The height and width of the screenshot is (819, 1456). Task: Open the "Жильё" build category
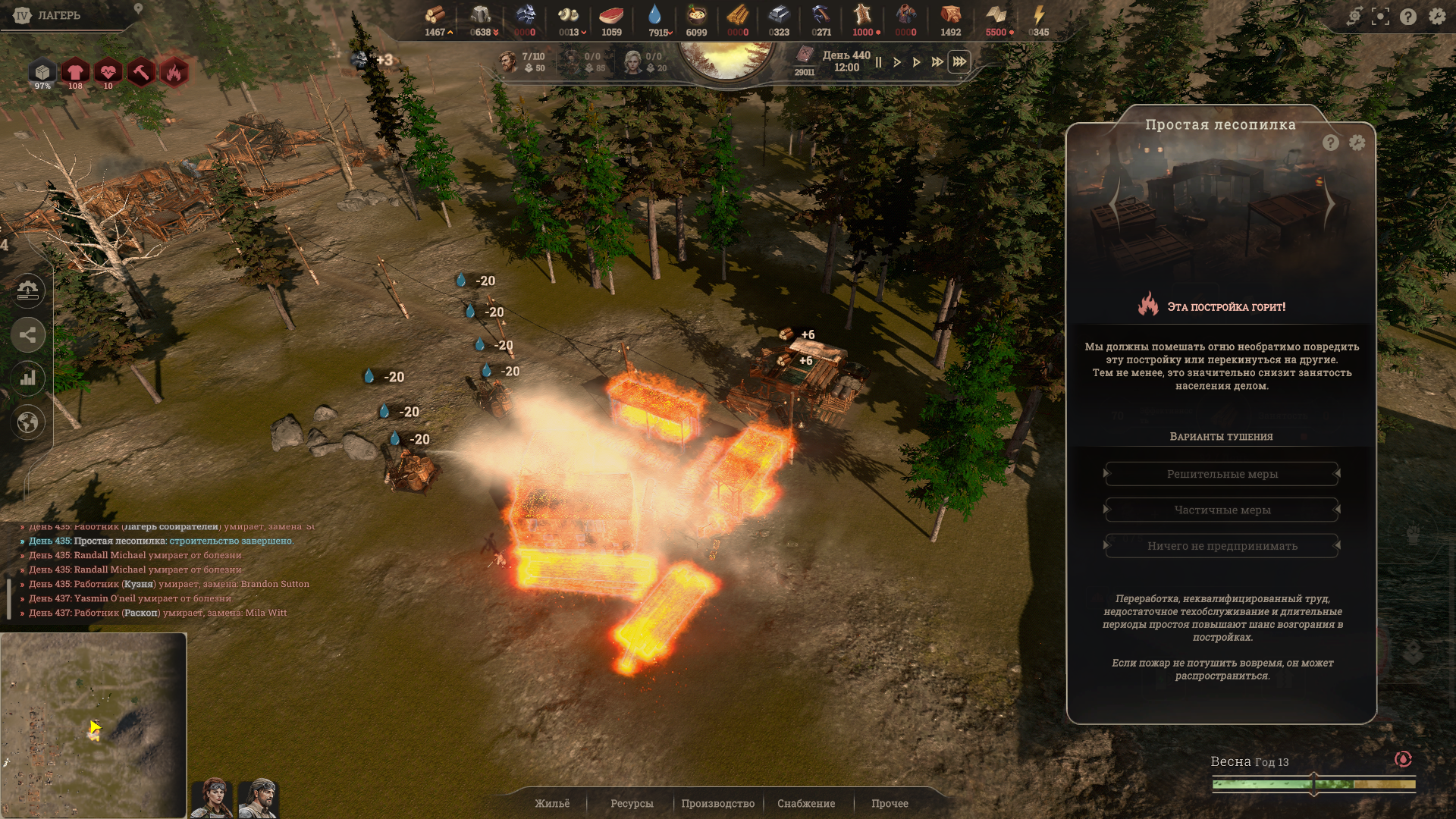point(552,803)
